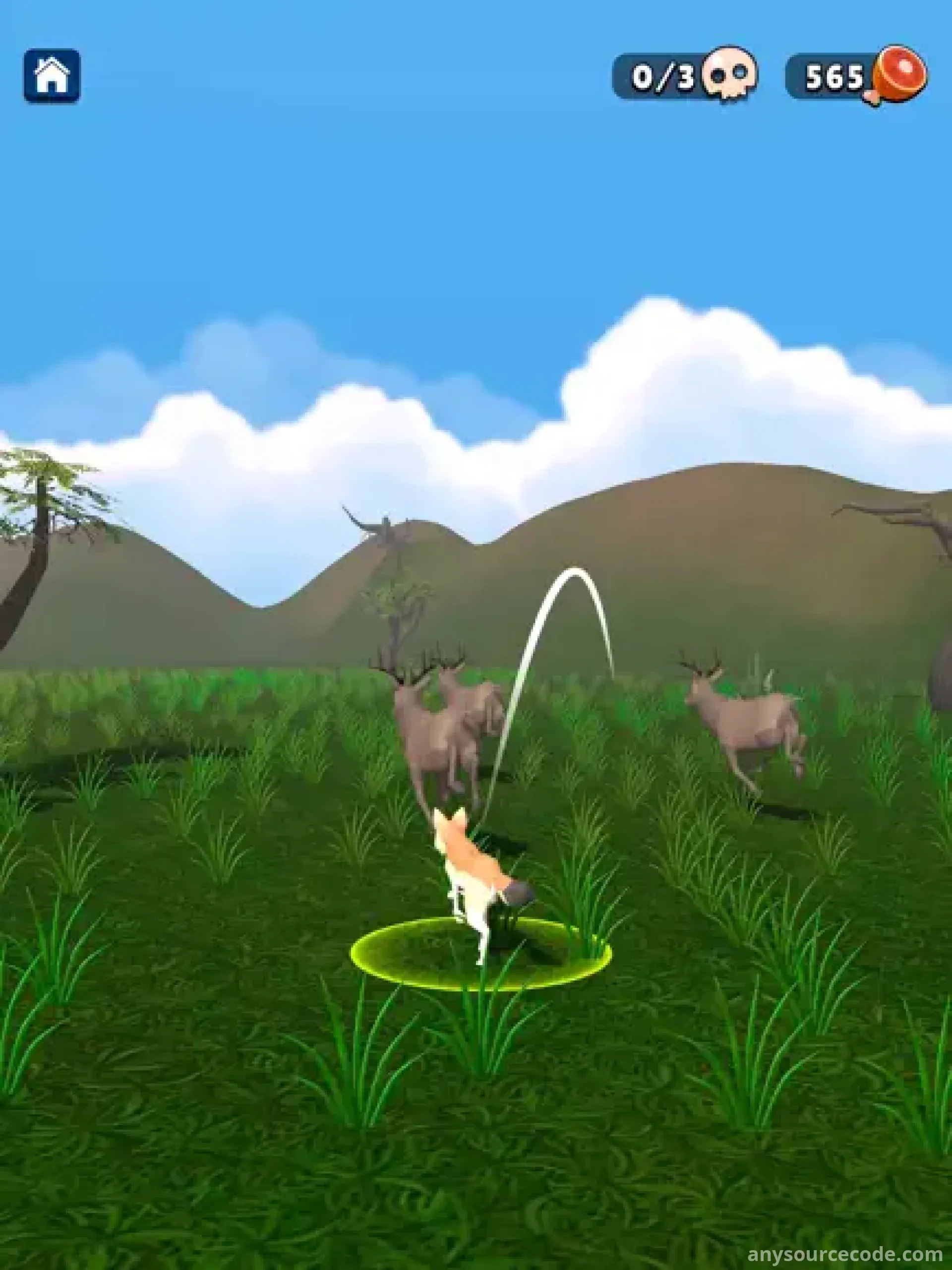The width and height of the screenshot is (952, 1270).
Task: Open the home menu button
Action: pos(52,76)
